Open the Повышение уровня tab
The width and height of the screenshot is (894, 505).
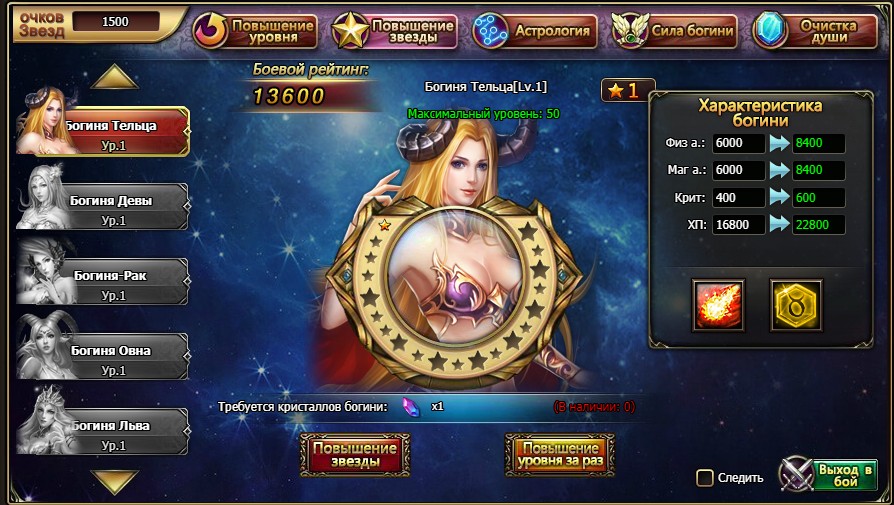click(254, 30)
